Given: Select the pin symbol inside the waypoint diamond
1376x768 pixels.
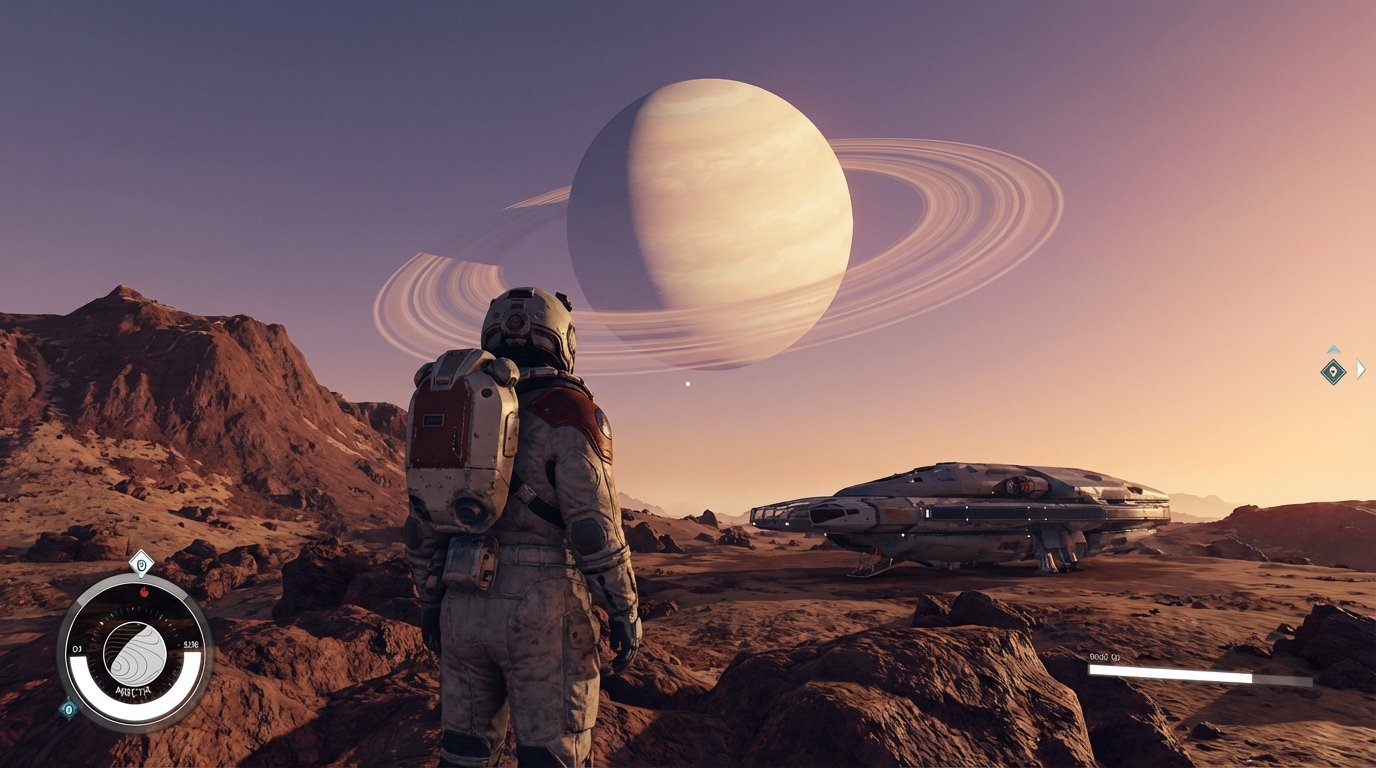Looking at the screenshot, I should point(1334,372).
